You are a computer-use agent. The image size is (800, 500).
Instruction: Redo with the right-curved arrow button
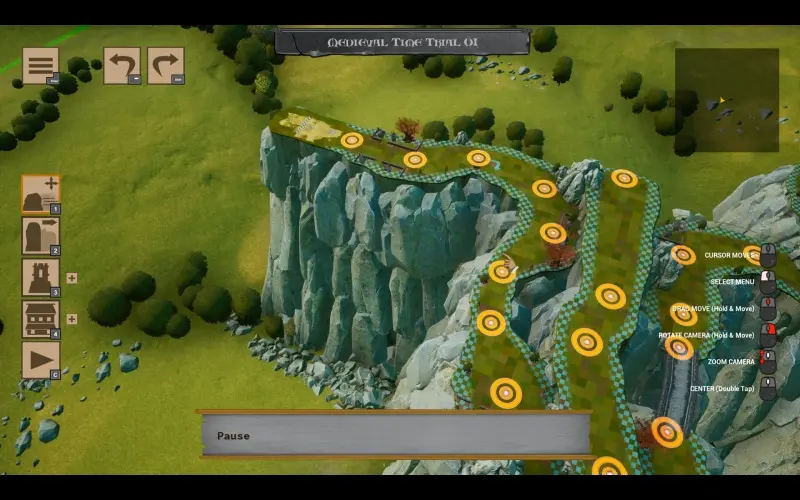click(x=165, y=66)
